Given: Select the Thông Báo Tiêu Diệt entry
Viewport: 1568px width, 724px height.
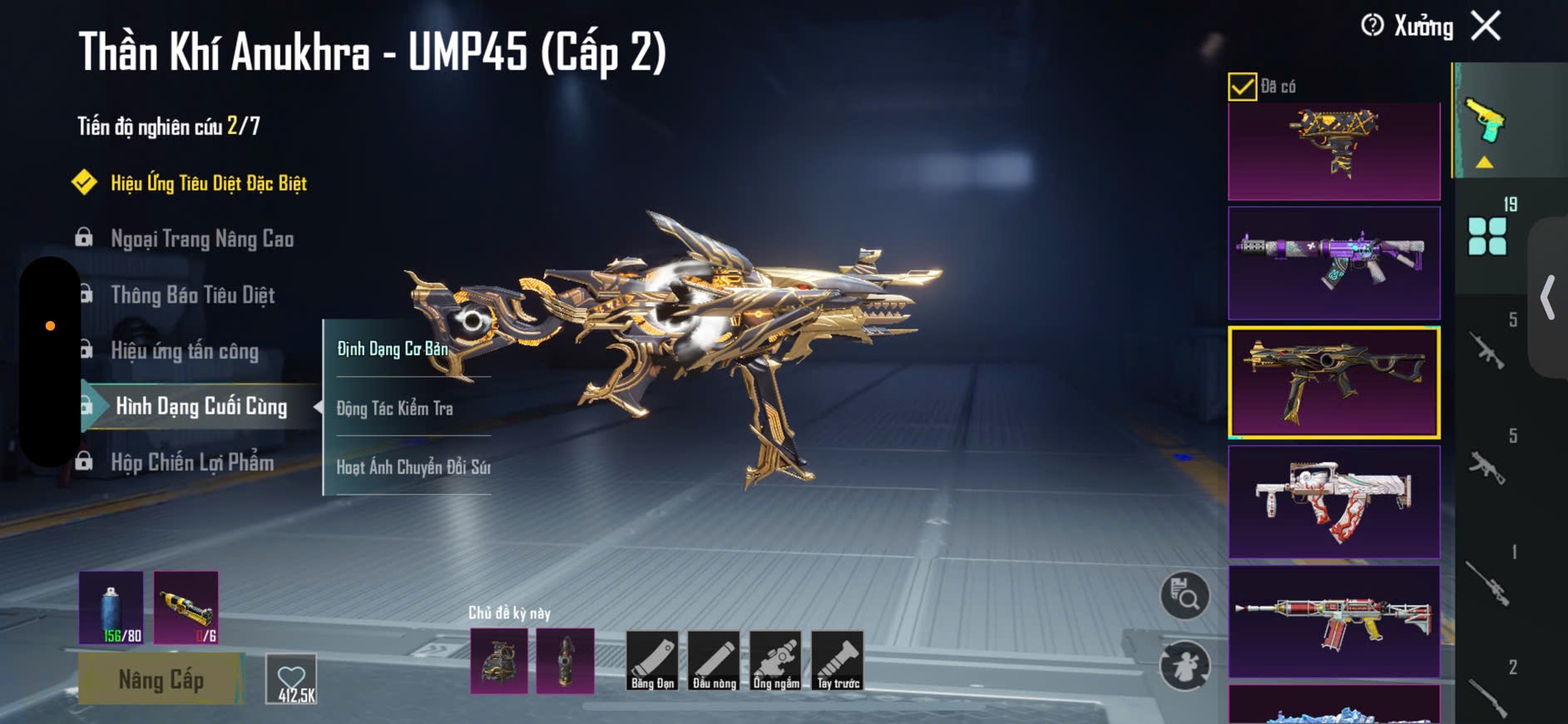Looking at the screenshot, I should [192, 295].
